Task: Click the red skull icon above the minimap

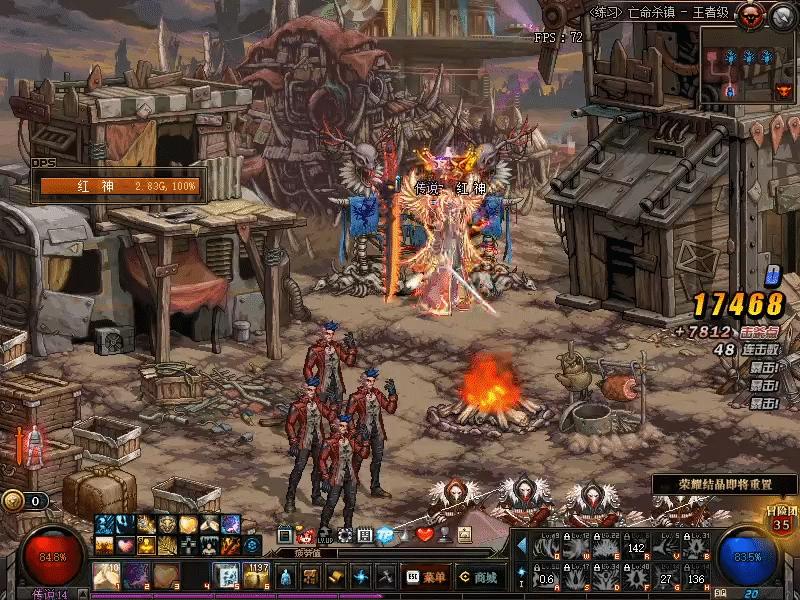Action: point(750,14)
